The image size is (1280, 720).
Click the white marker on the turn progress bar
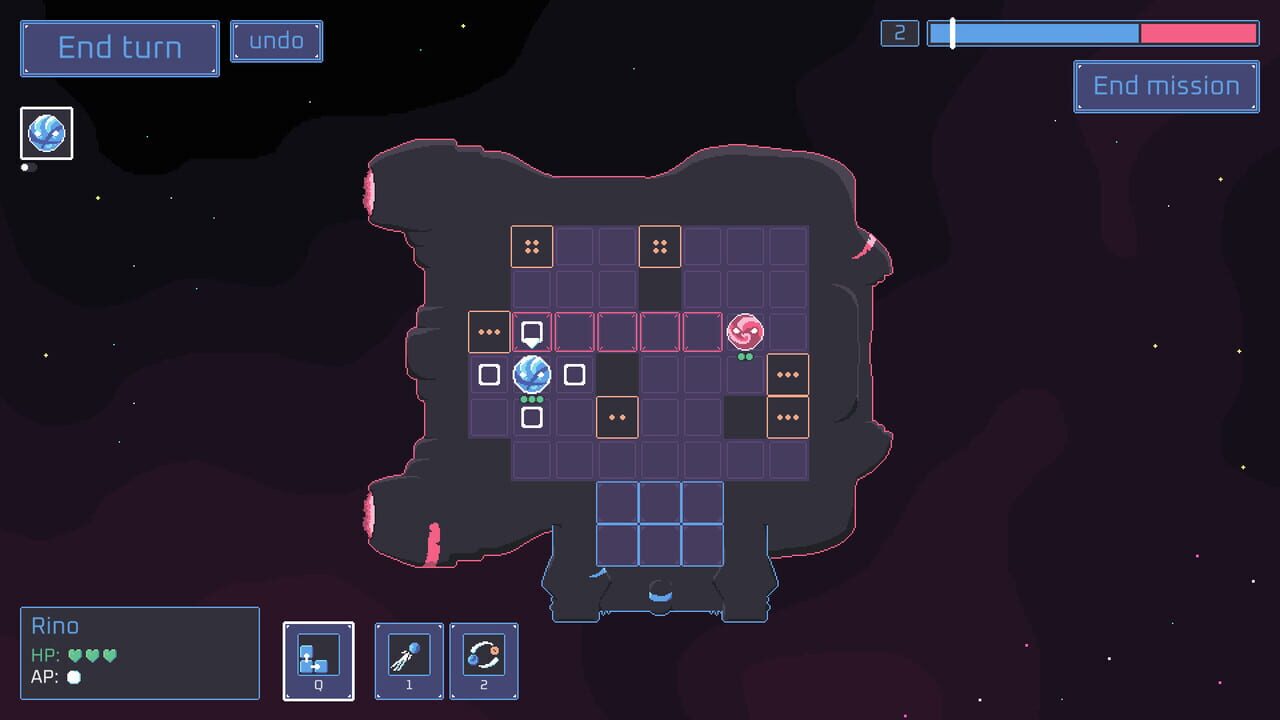click(951, 32)
